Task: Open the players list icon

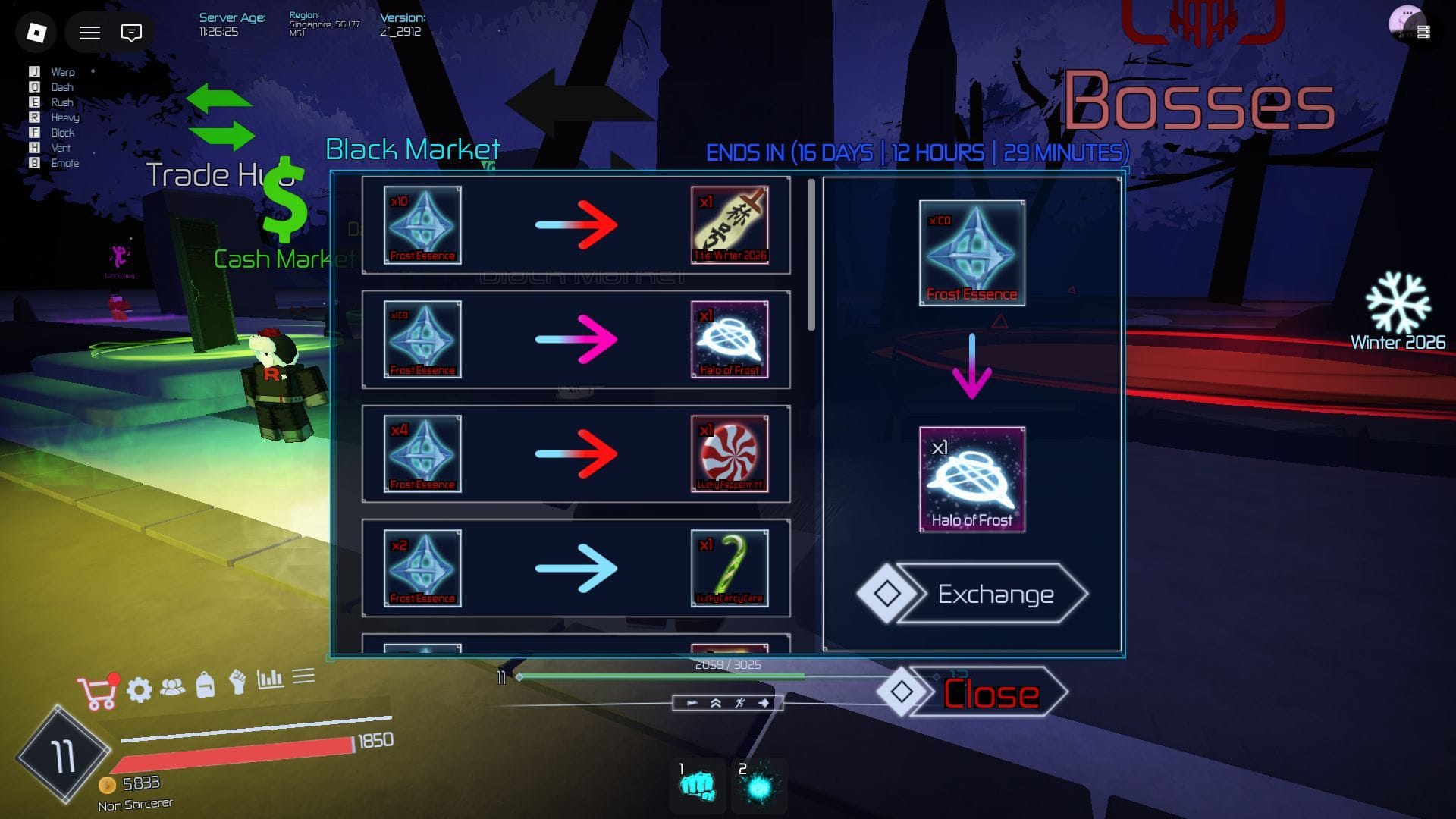Action: tap(174, 686)
